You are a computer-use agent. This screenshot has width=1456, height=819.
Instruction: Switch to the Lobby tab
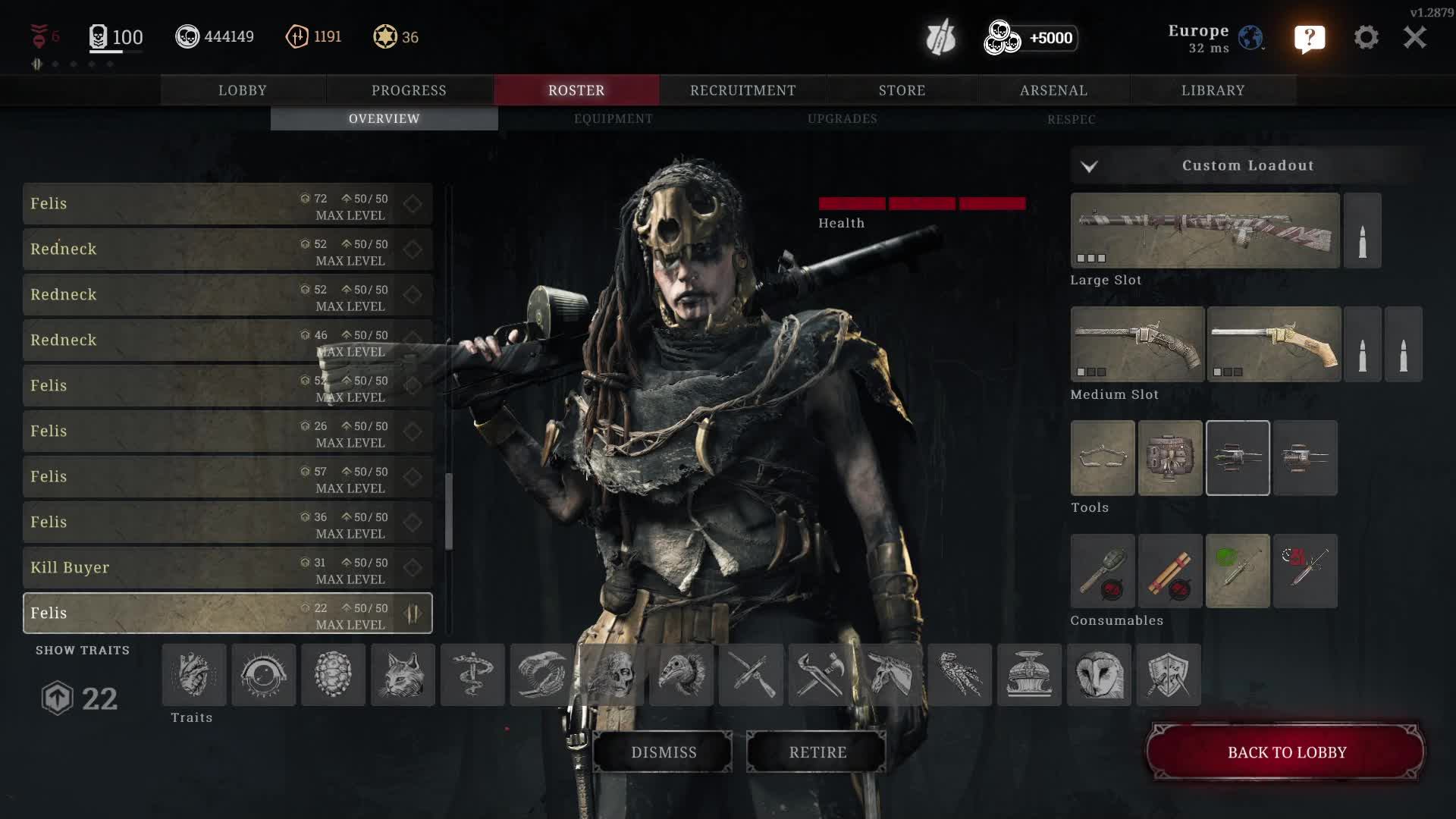click(x=243, y=90)
